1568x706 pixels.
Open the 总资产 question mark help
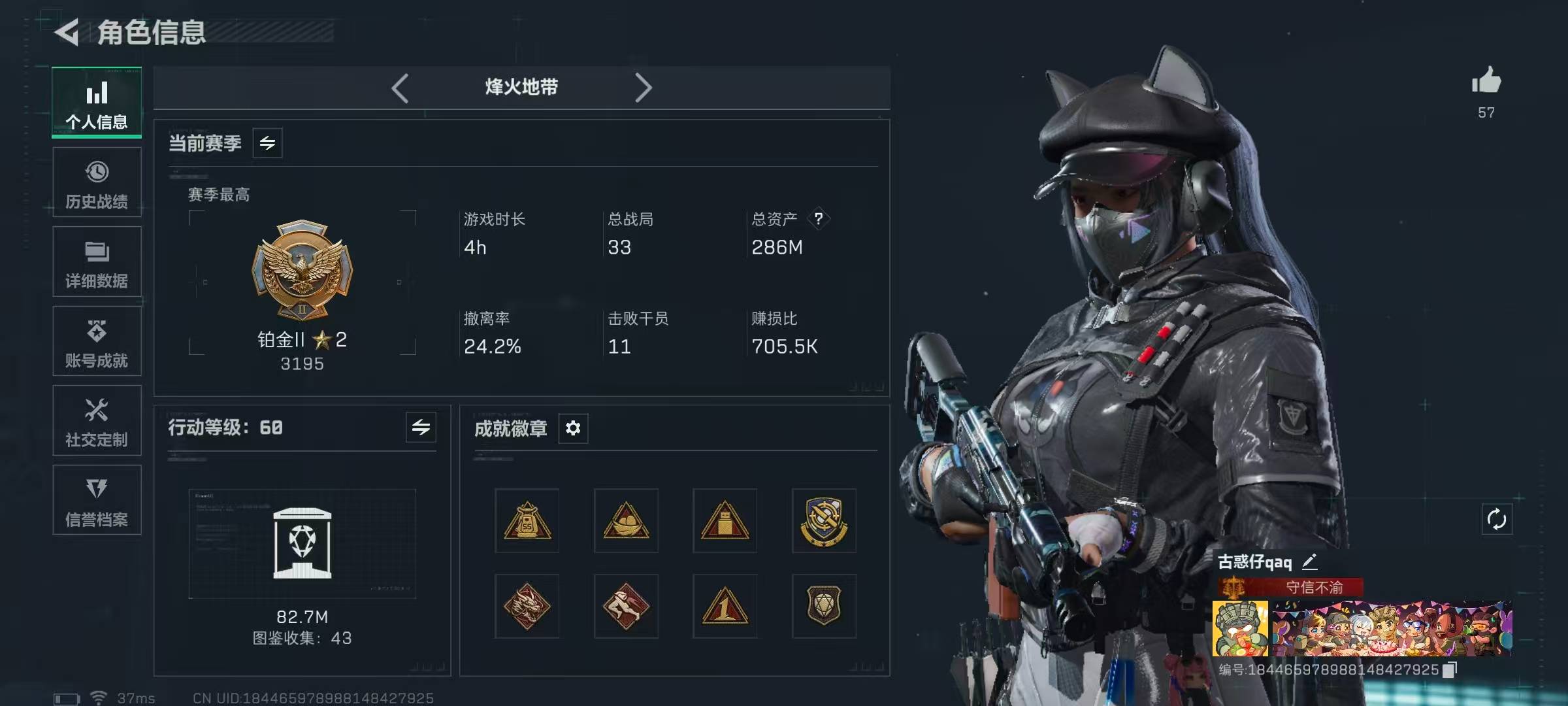pyautogui.click(x=819, y=218)
